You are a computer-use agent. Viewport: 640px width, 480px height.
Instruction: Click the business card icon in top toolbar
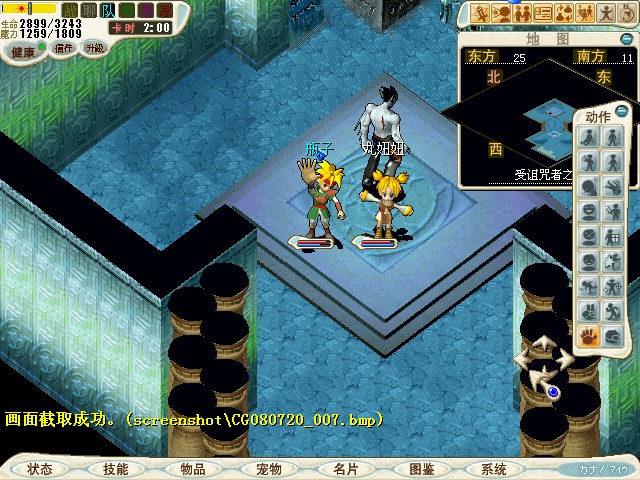543,14
